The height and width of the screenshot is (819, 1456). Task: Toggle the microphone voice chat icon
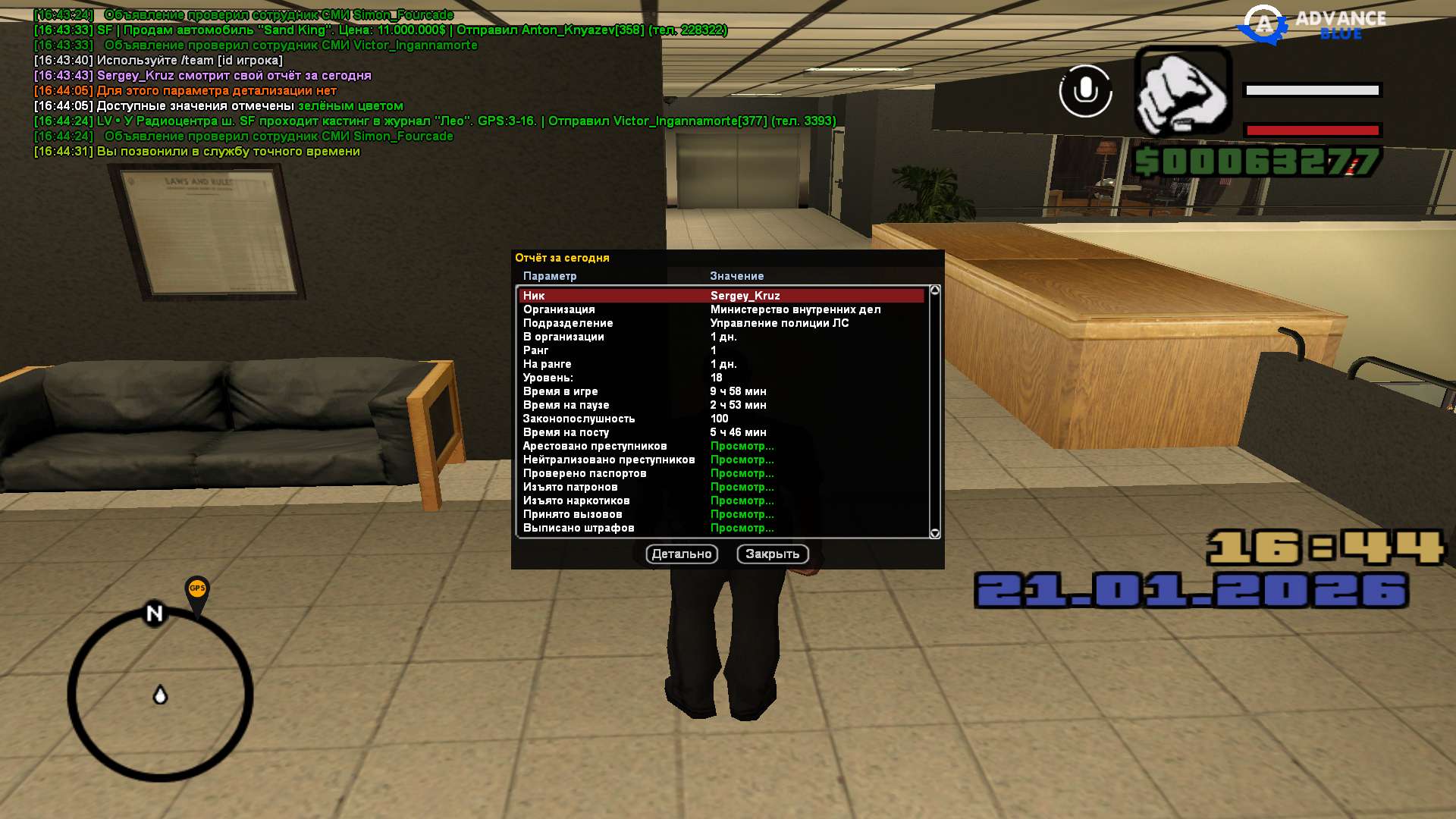[1085, 91]
